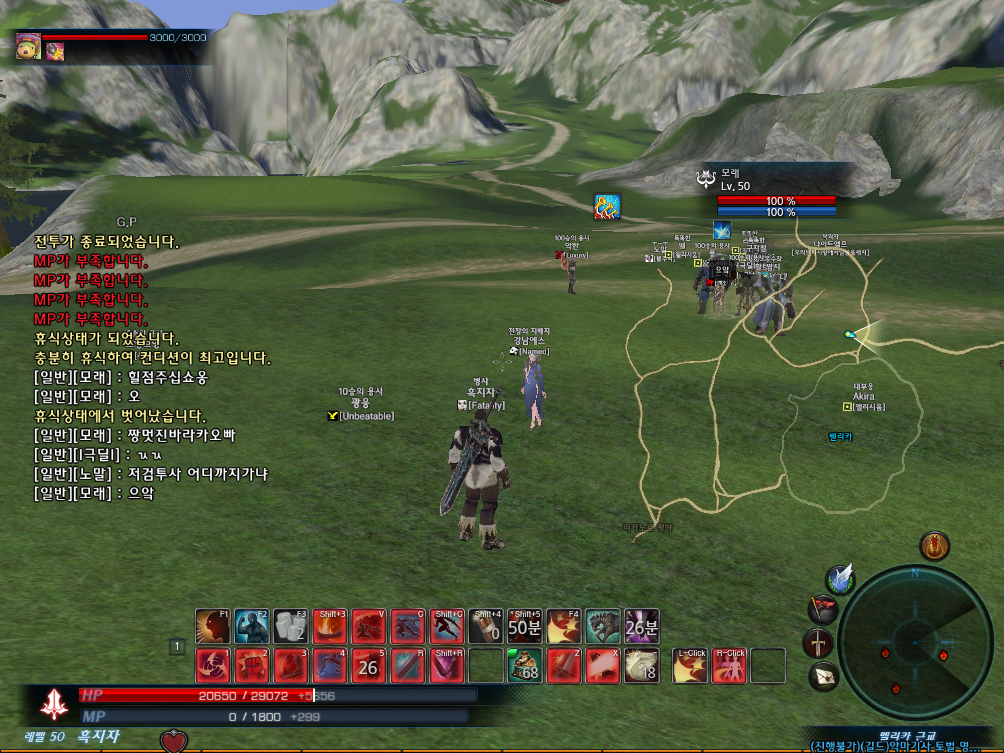The width and height of the screenshot is (1004, 753).
Task: Activate the L-Click attack skill slot
Action: 690,665
